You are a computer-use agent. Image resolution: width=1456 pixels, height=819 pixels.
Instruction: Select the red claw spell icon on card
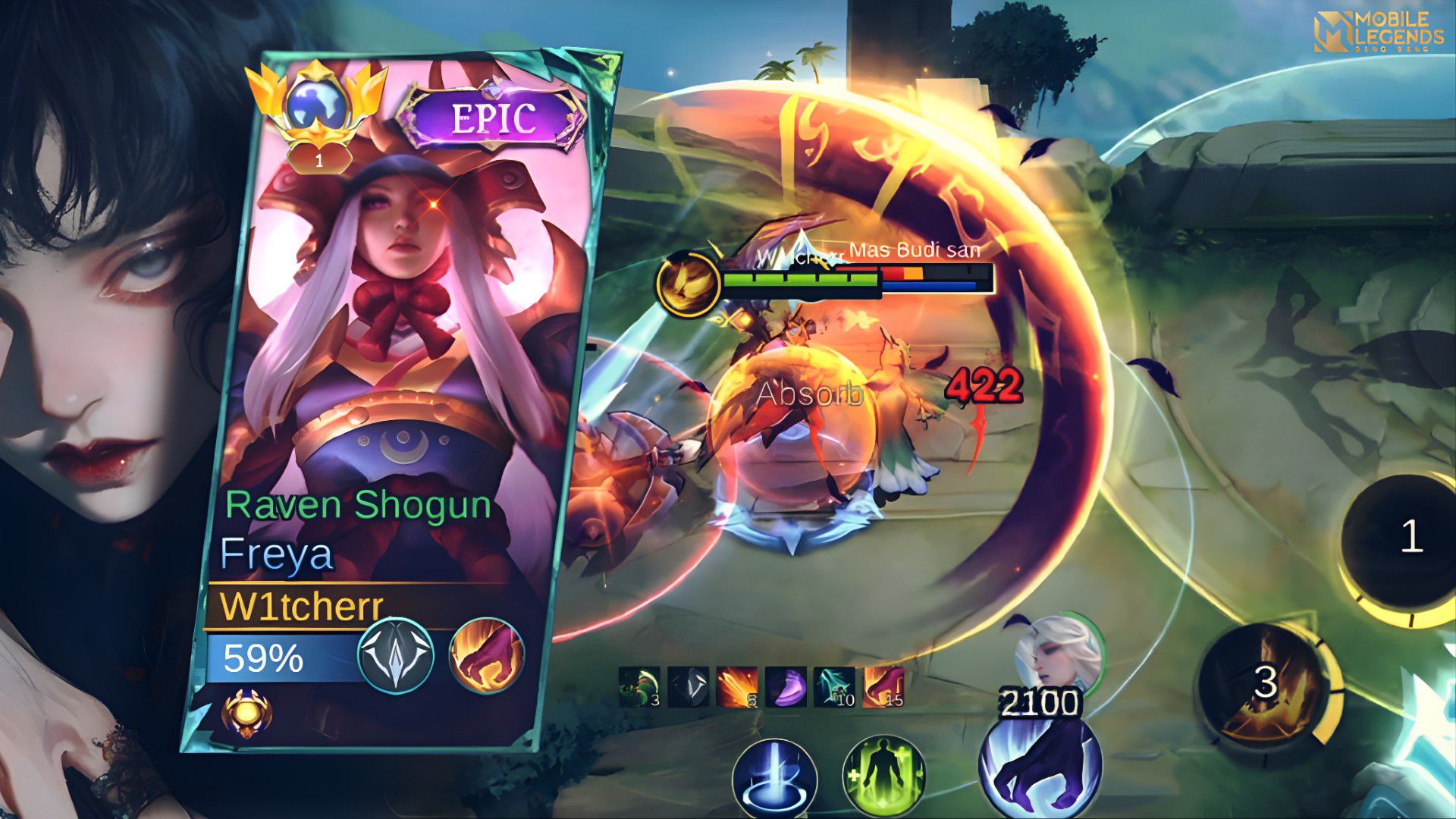[486, 654]
